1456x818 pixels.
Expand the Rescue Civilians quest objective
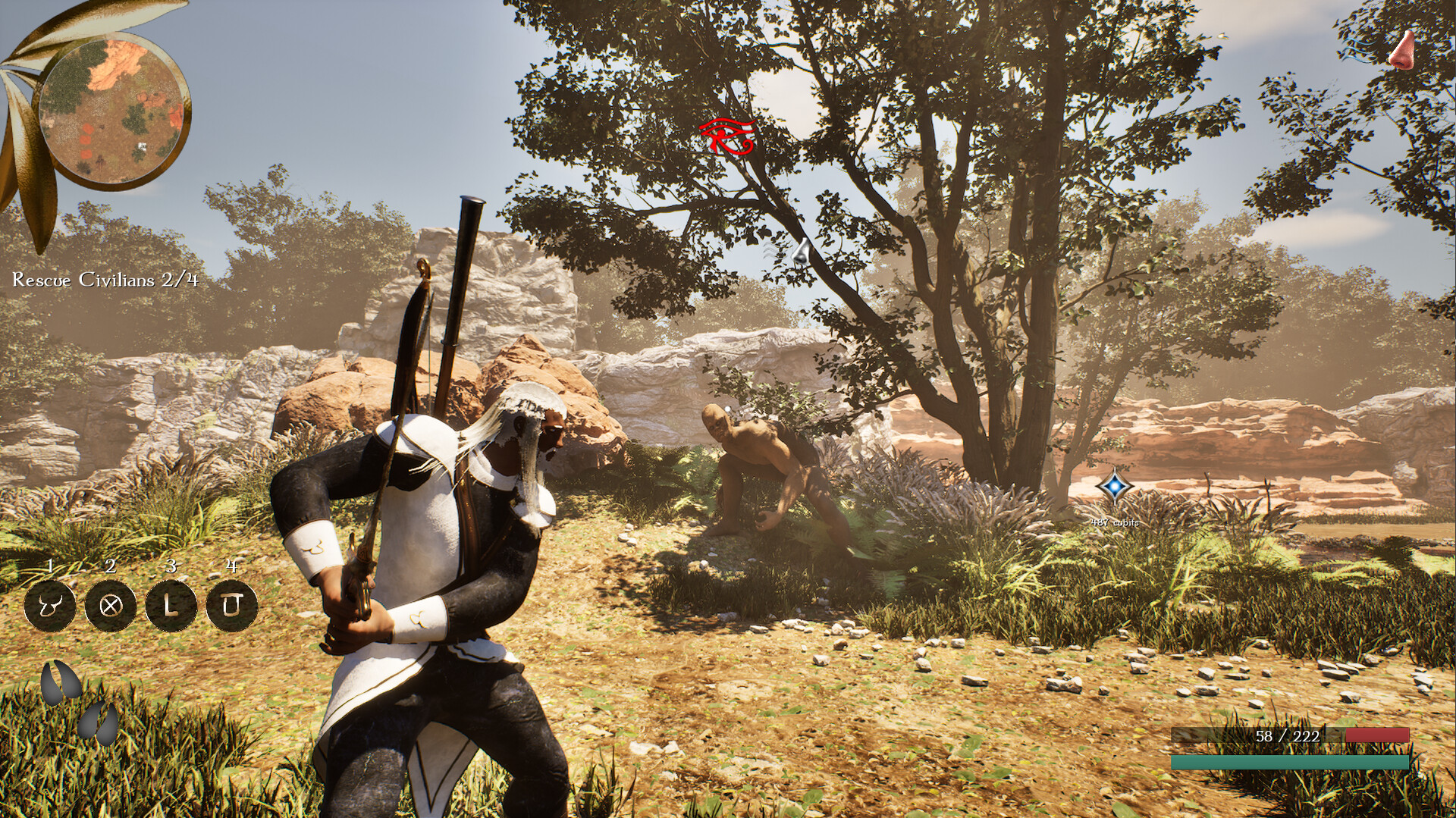pos(104,281)
